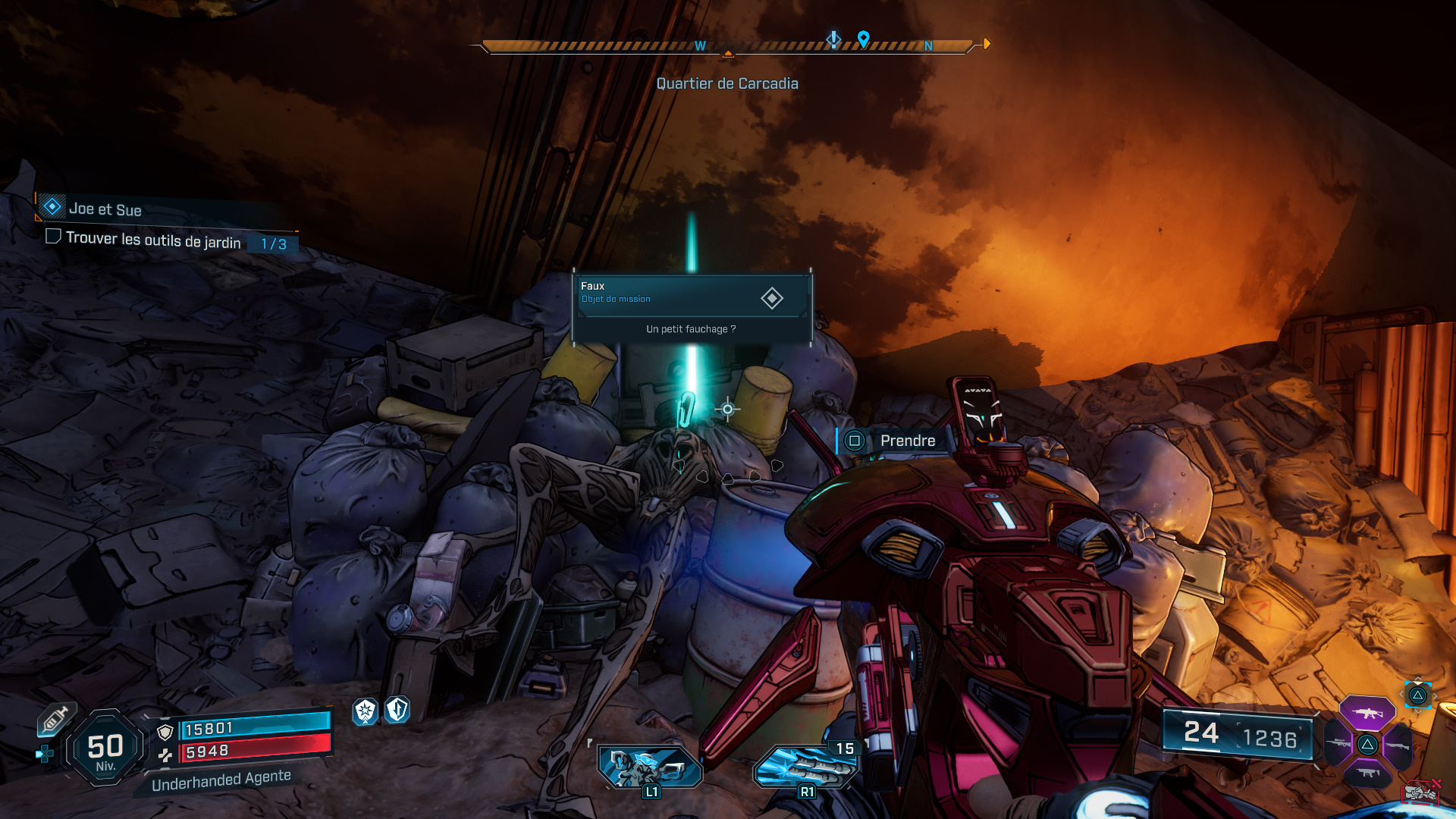Viewport: 1456px width, 819px height.
Task: Select the SMG slot at the bottom of weapon wheel
Action: [x=1369, y=773]
